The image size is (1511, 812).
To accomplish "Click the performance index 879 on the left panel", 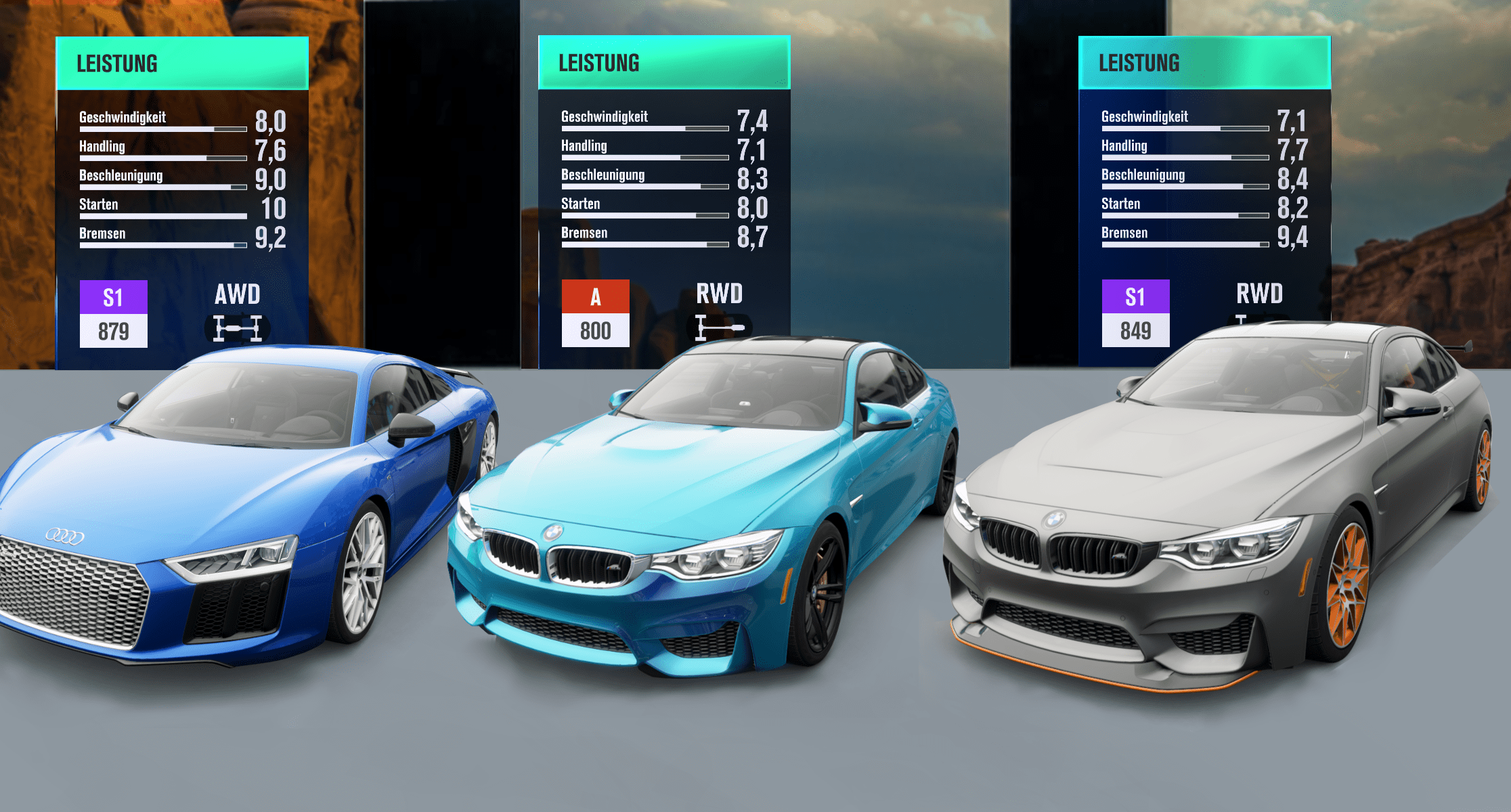I will click(x=113, y=331).
